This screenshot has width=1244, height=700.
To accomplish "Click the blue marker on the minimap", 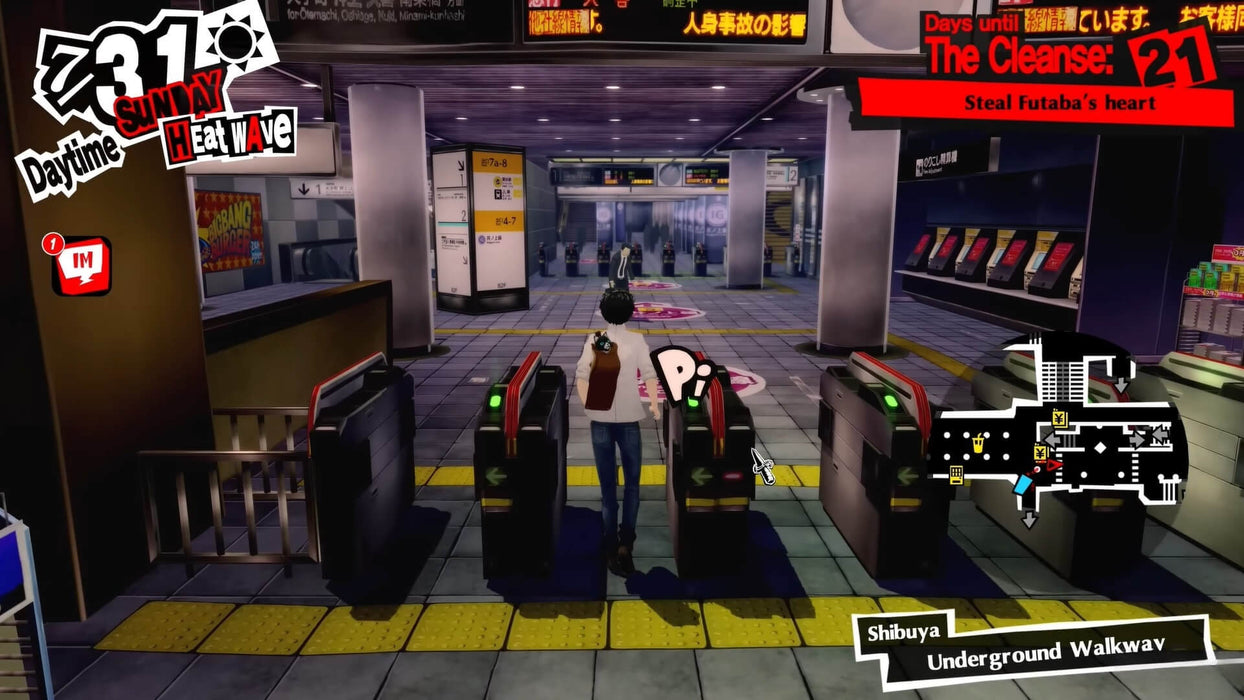I will coord(1021,486).
